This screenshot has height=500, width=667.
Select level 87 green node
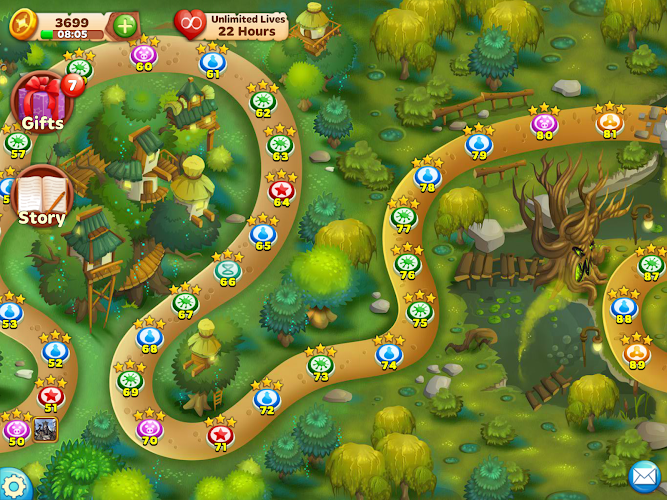(651, 265)
